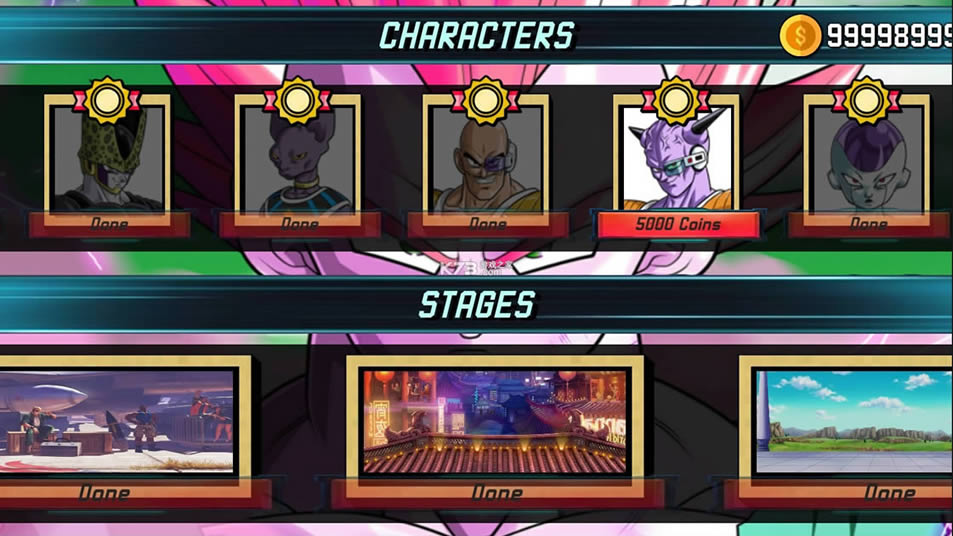The height and width of the screenshot is (536, 953).
Task: Choose the Beerus character portrait
Action: click(297, 158)
